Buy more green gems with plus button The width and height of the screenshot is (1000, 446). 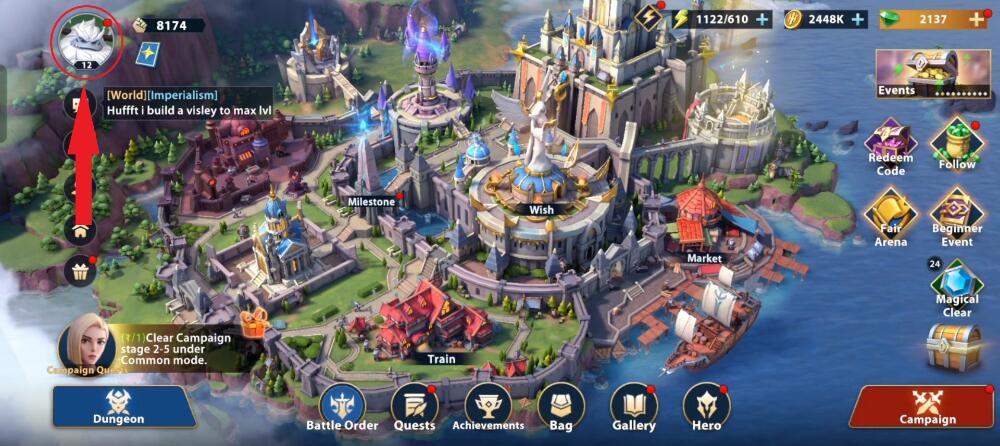[x=976, y=19]
